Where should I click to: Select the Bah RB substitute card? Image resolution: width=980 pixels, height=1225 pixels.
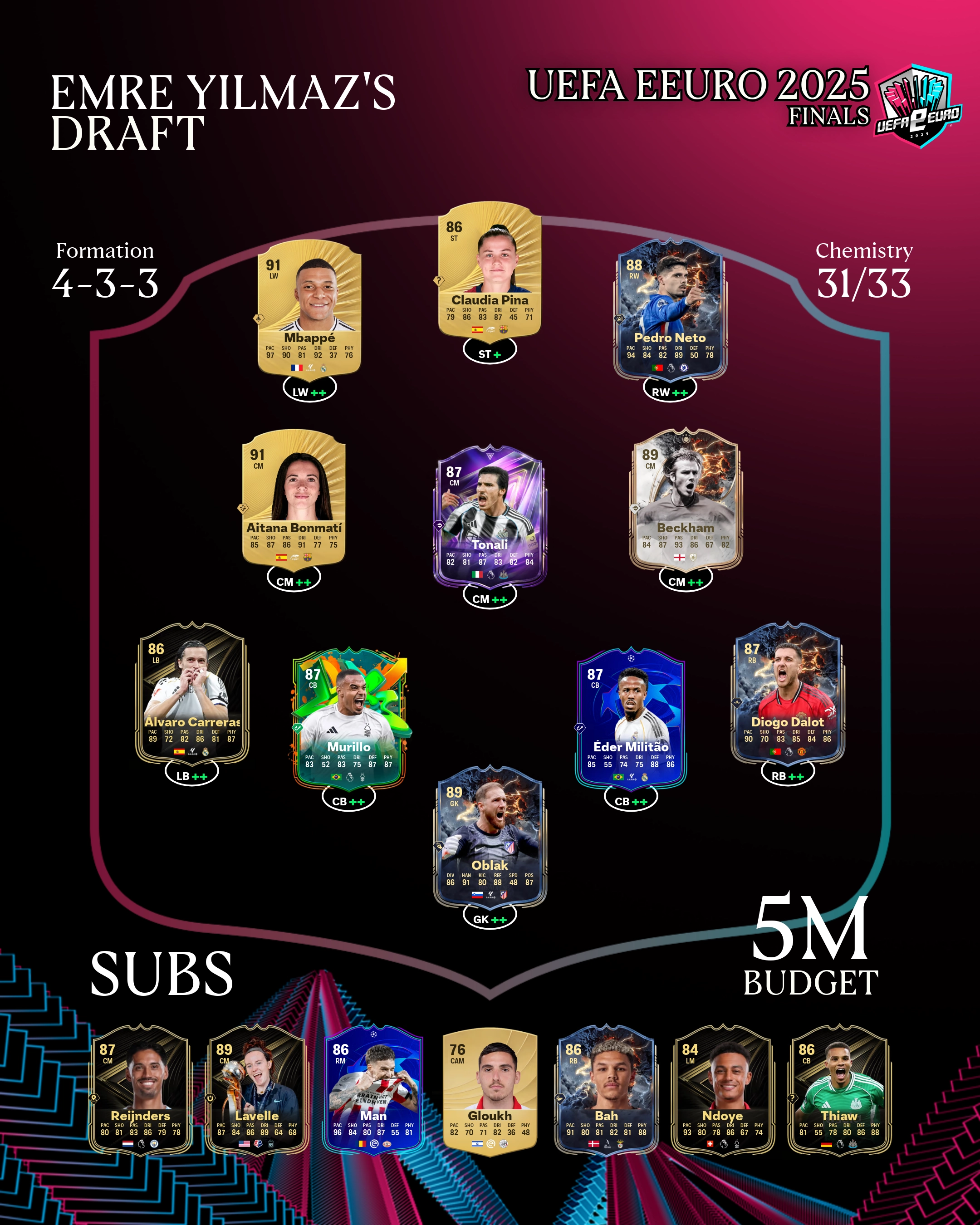606,1090
